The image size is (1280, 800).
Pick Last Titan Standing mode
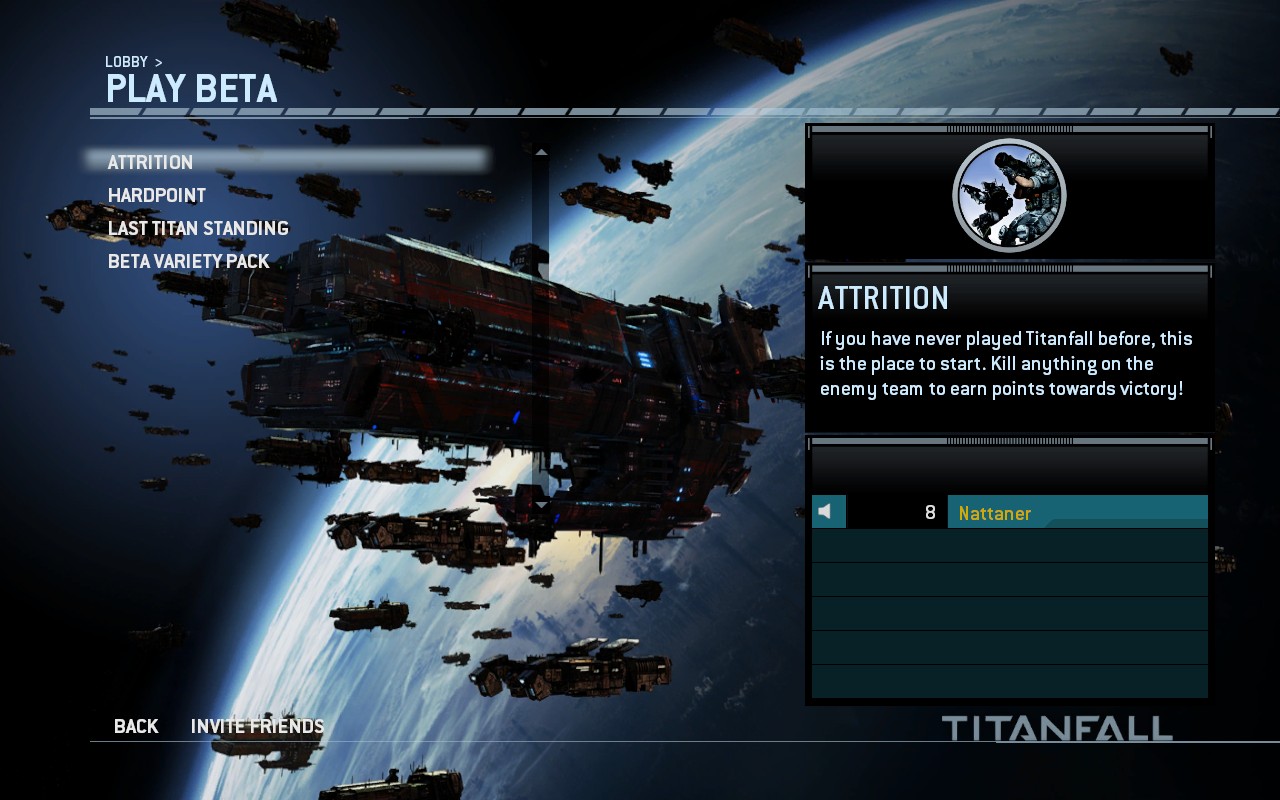(198, 228)
